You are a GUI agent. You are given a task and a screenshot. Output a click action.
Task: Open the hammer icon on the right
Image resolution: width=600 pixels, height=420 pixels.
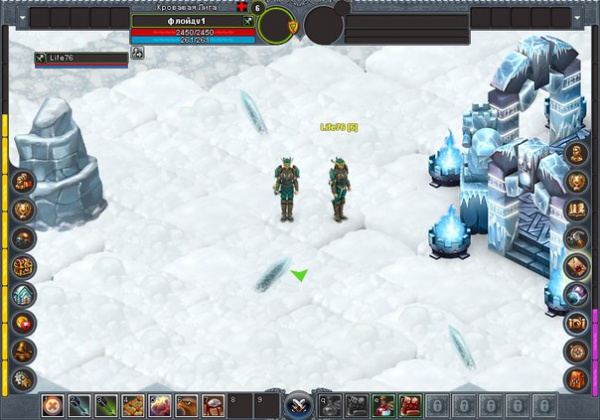(x=576, y=238)
